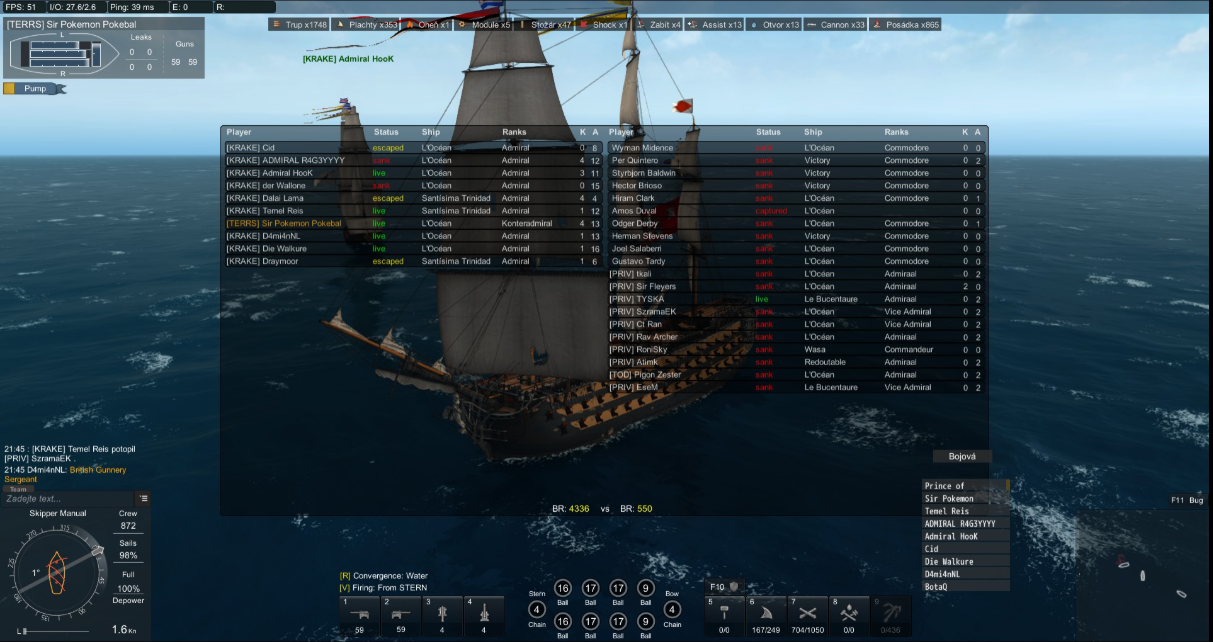The image size is (1213, 642).
Task: Activate hotbar slot 3 bow guns
Action: click(442, 613)
